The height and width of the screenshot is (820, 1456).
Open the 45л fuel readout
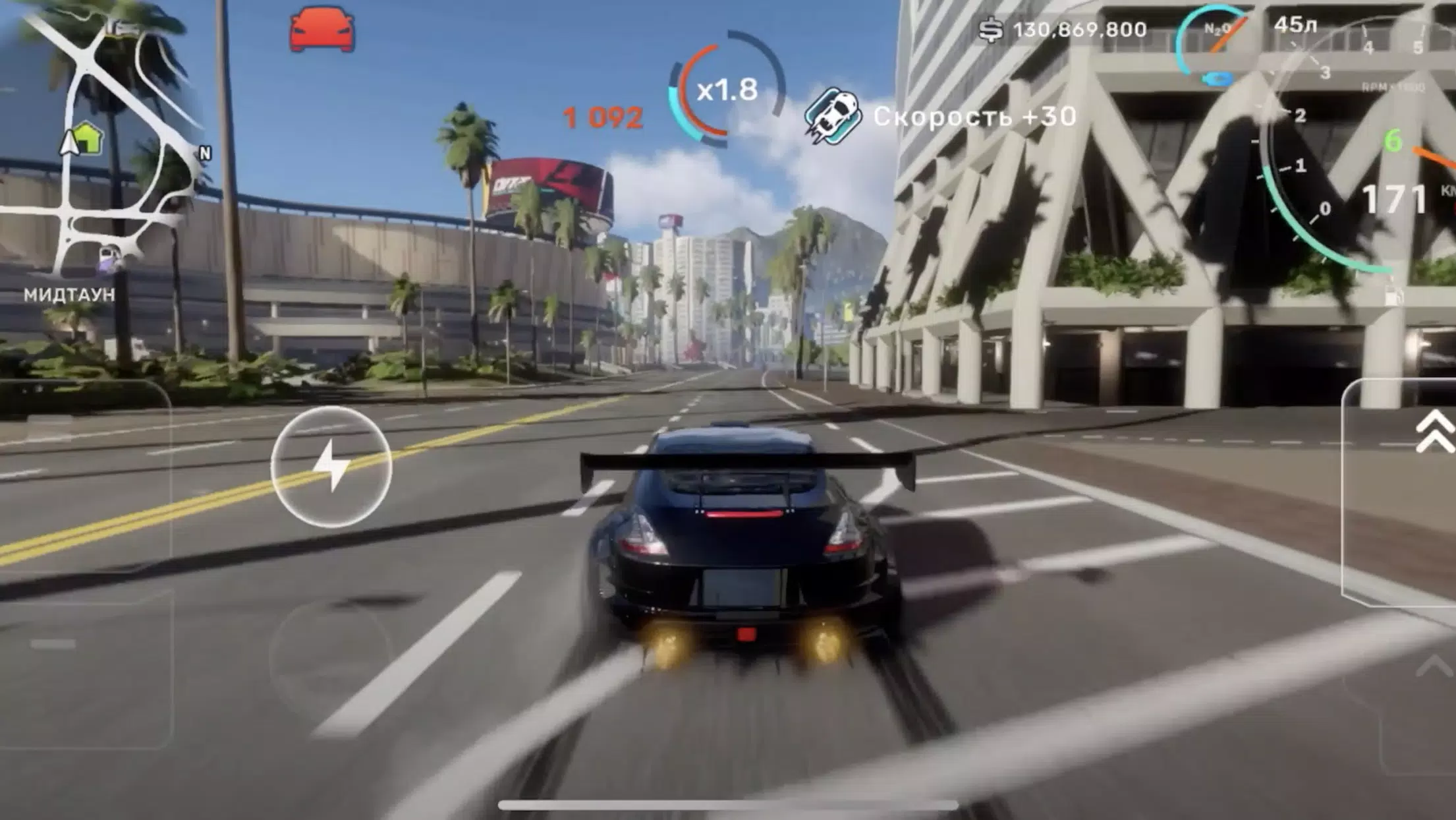coord(1295,24)
